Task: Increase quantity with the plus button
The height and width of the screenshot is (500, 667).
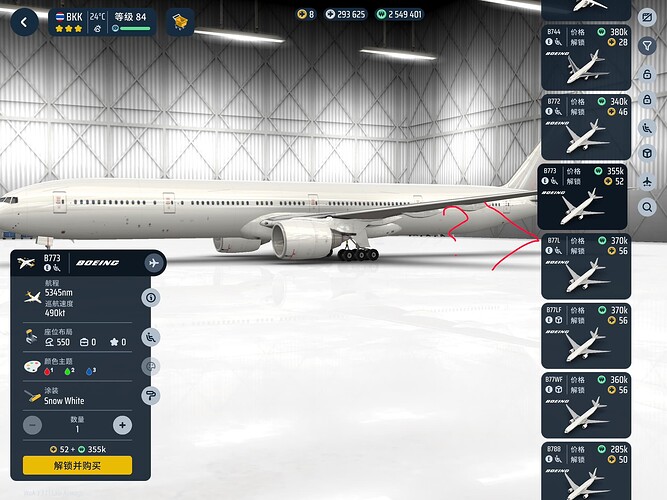Action: [122, 425]
